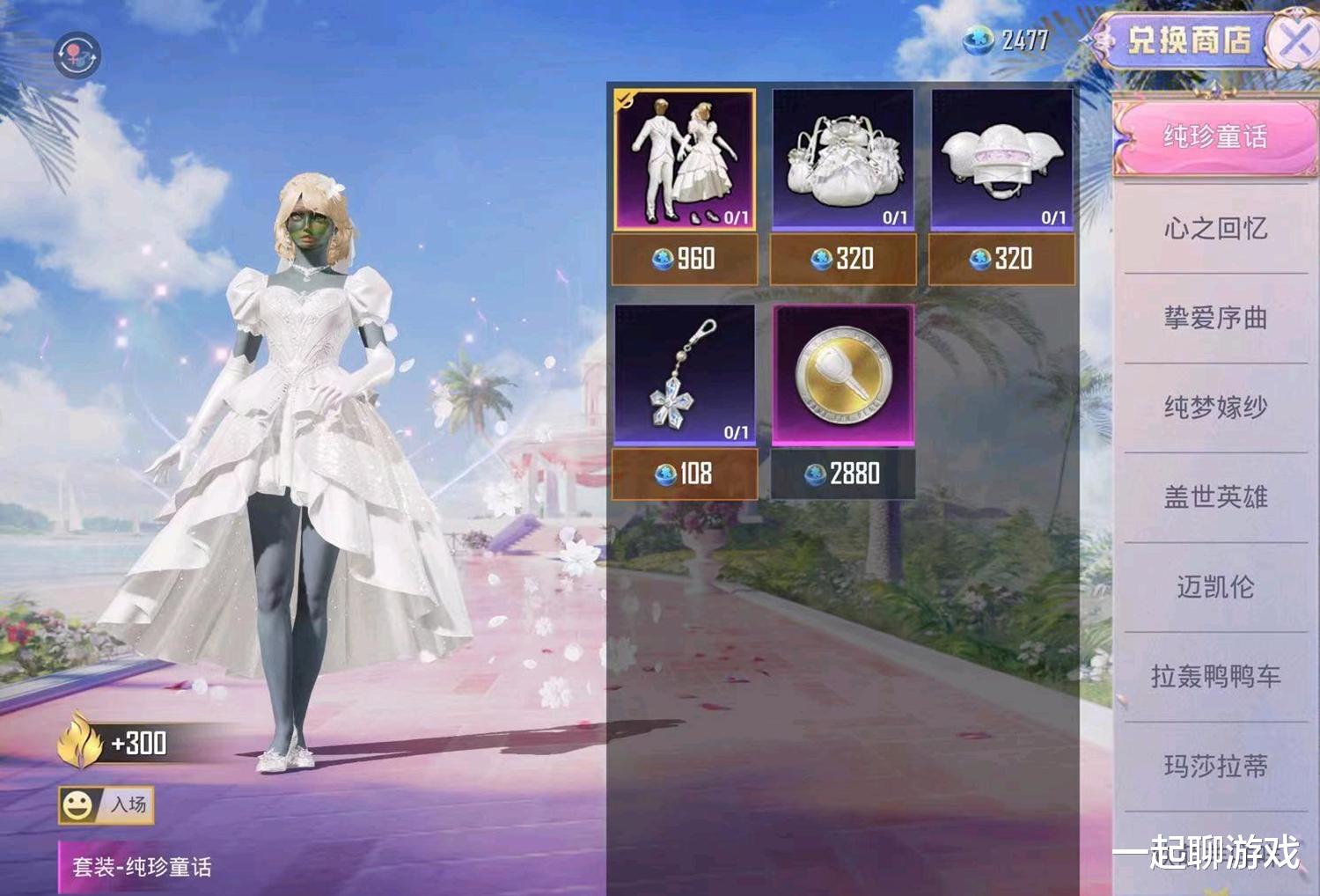Close the exchange shop window
1320x896 pixels.
[1296, 40]
